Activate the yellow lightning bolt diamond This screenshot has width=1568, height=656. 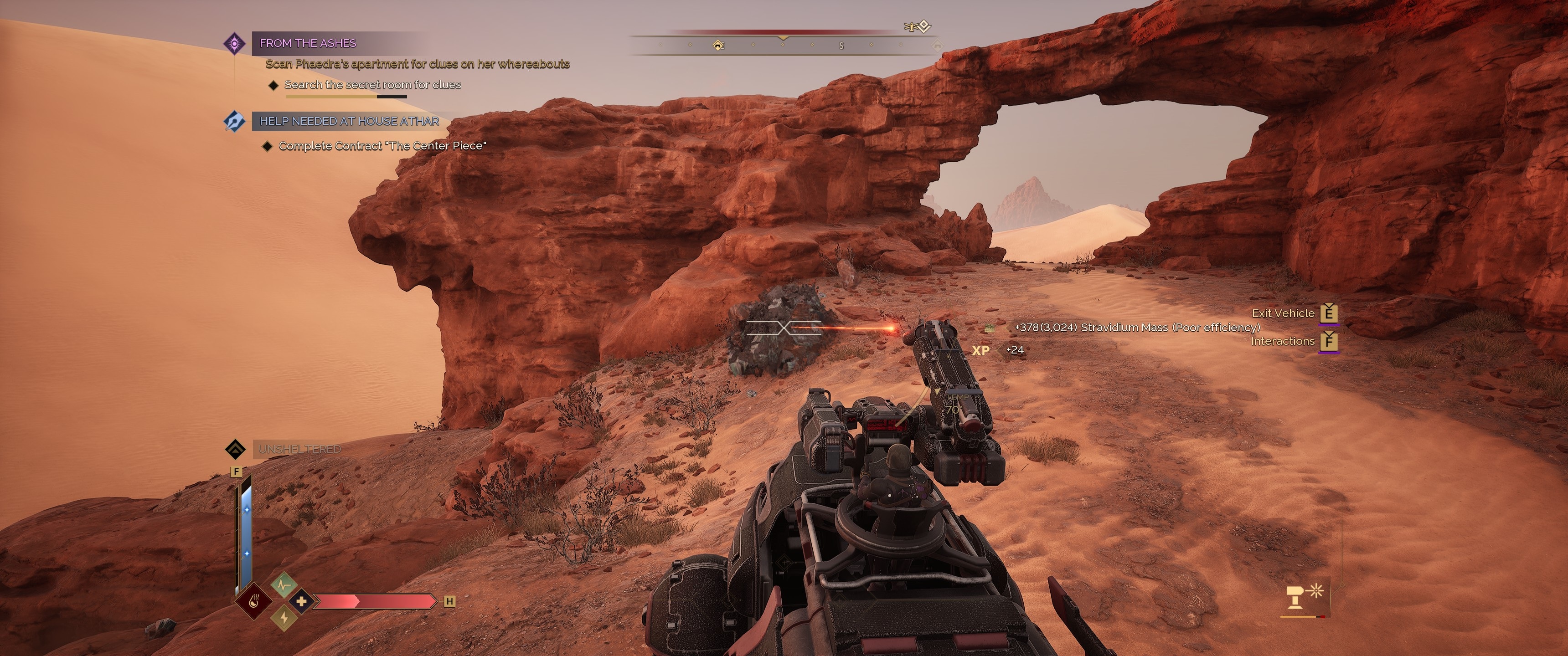[284, 618]
